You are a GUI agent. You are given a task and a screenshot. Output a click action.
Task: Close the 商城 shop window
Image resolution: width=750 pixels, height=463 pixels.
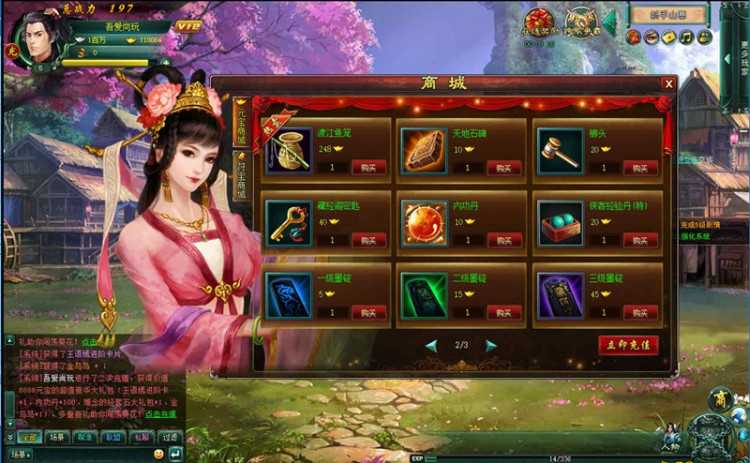click(x=668, y=84)
